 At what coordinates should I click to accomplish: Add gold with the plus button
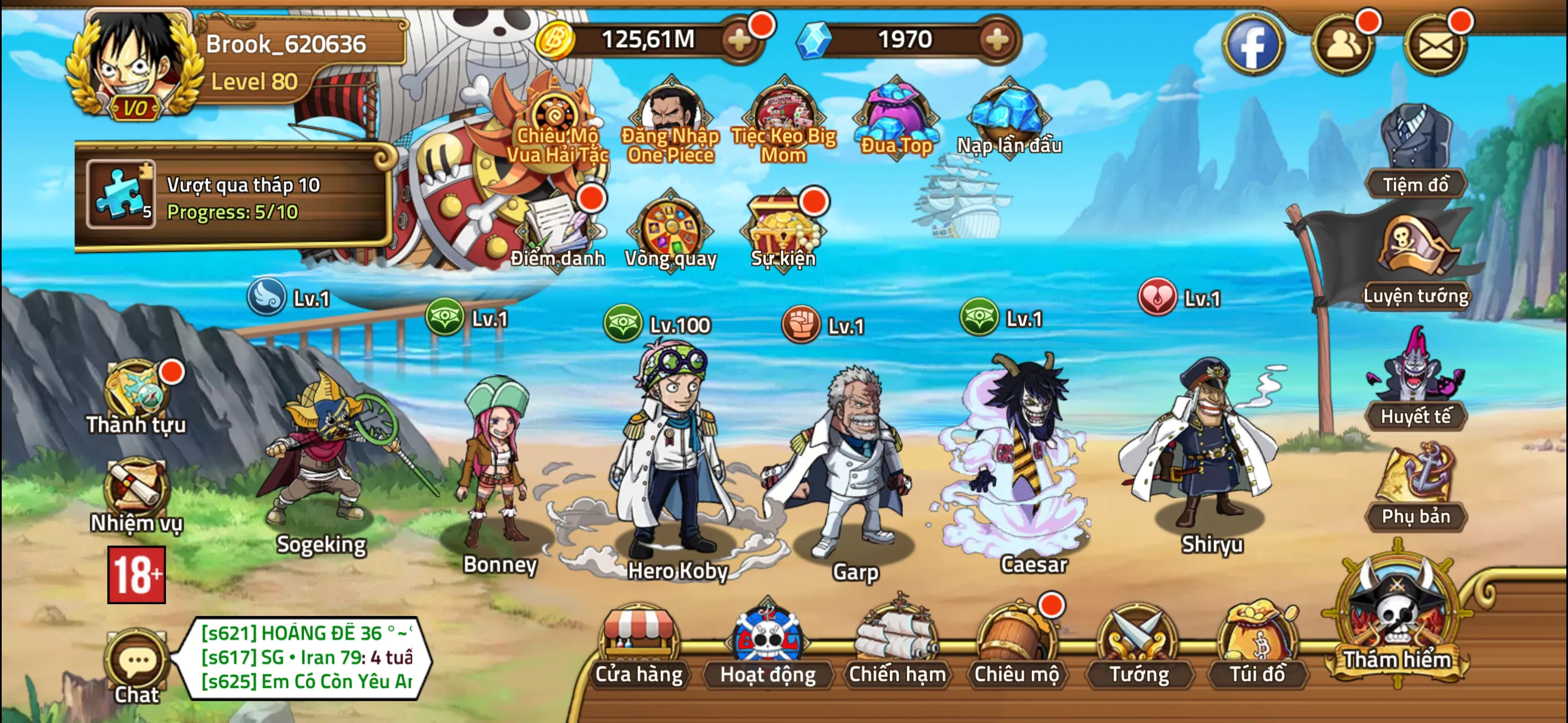[x=741, y=40]
